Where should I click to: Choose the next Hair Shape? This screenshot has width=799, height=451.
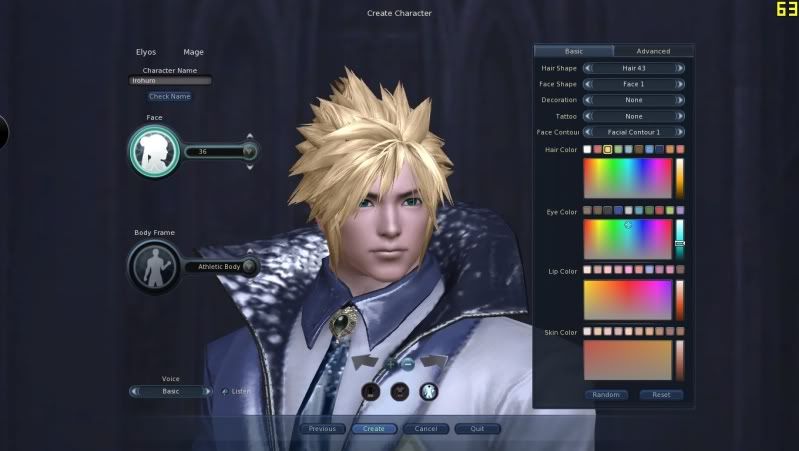click(x=680, y=68)
